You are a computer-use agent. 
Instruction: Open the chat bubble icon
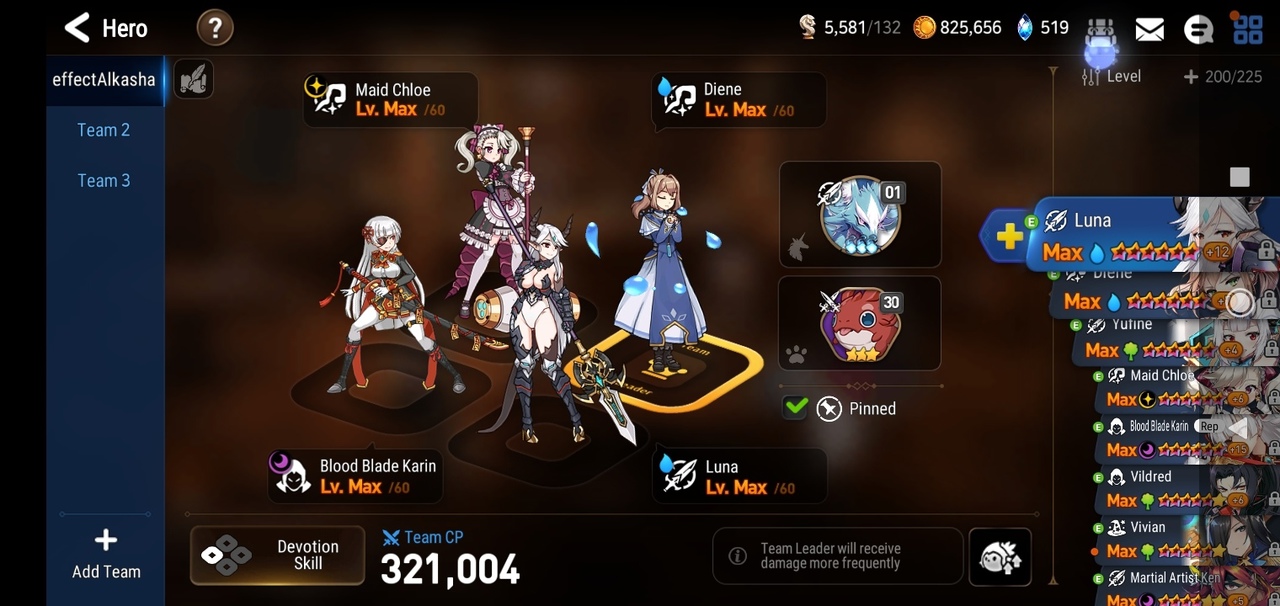click(1198, 29)
